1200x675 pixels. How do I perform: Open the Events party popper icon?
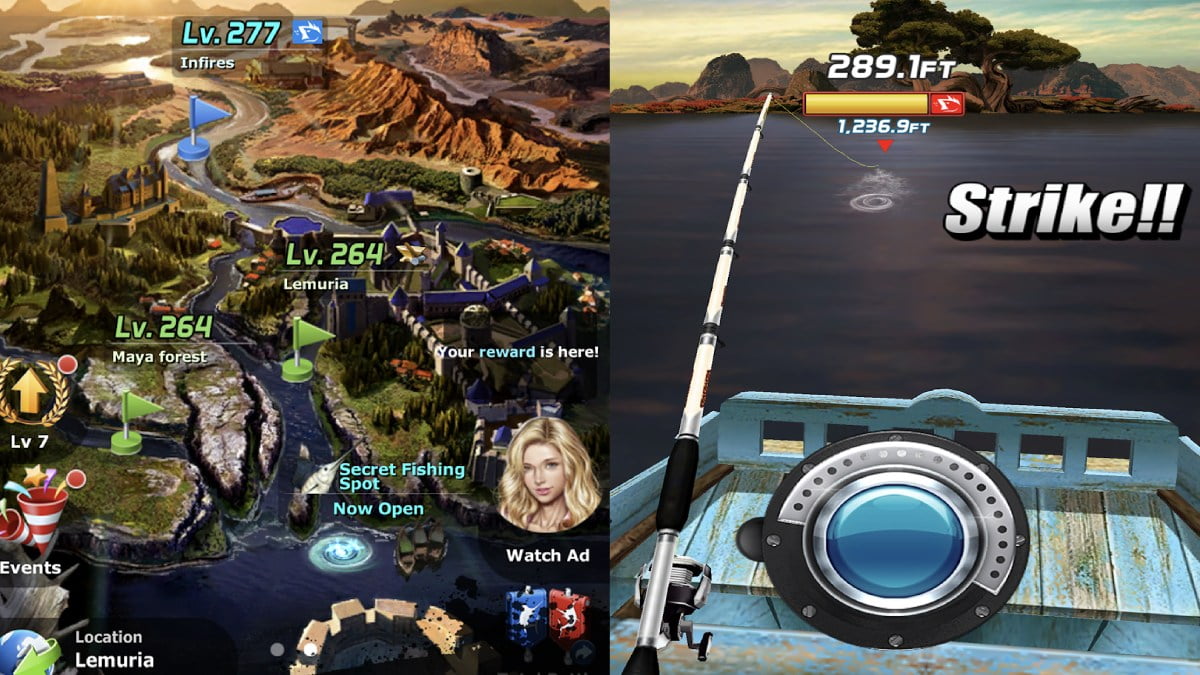pos(37,513)
